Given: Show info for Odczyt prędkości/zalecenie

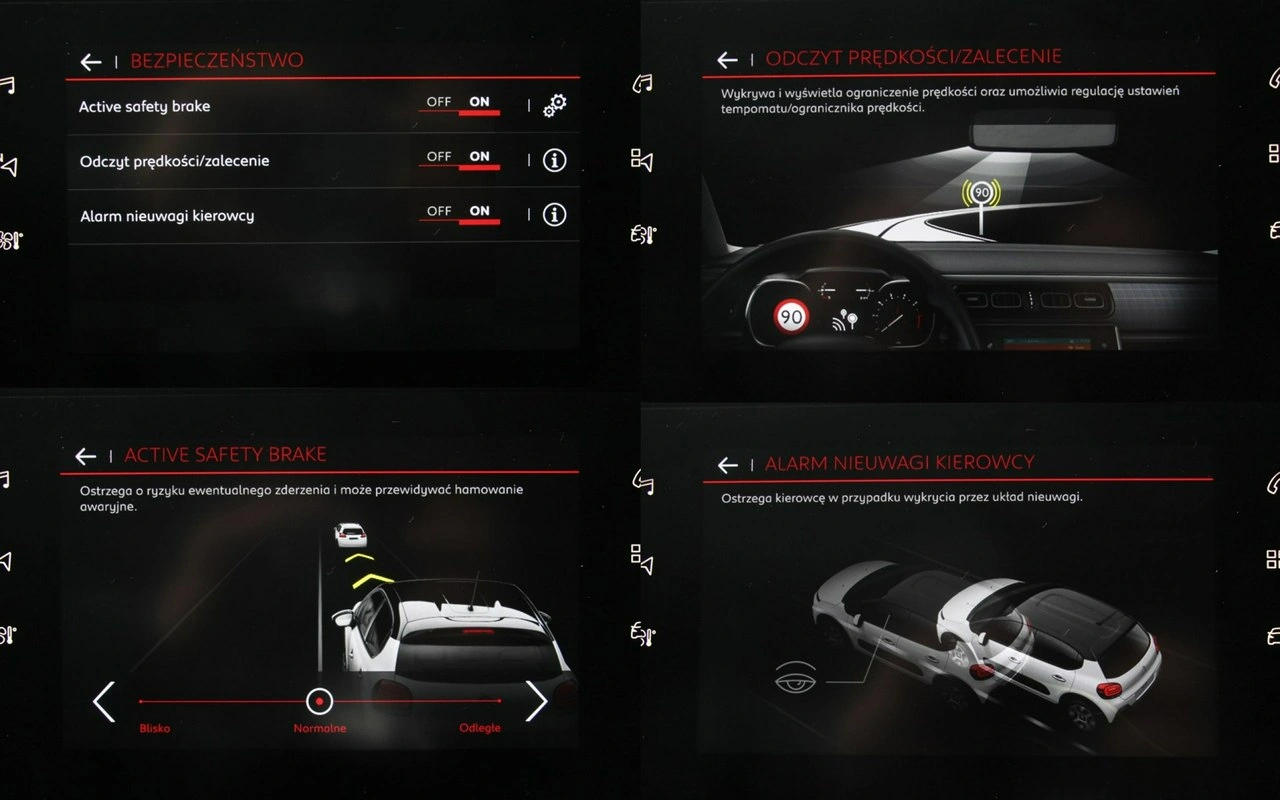Looking at the screenshot, I should point(554,160).
